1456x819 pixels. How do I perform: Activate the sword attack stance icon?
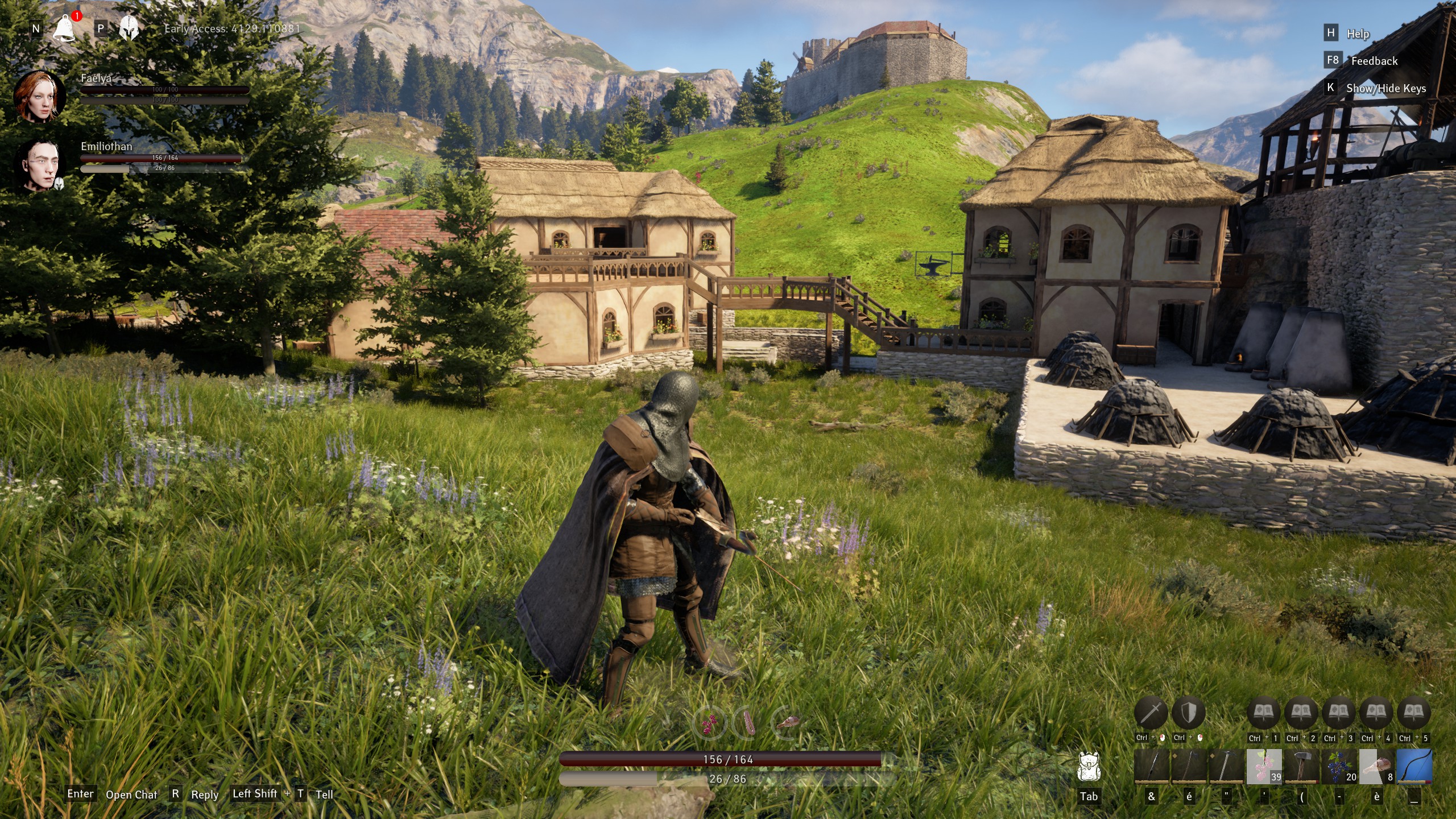click(1151, 713)
